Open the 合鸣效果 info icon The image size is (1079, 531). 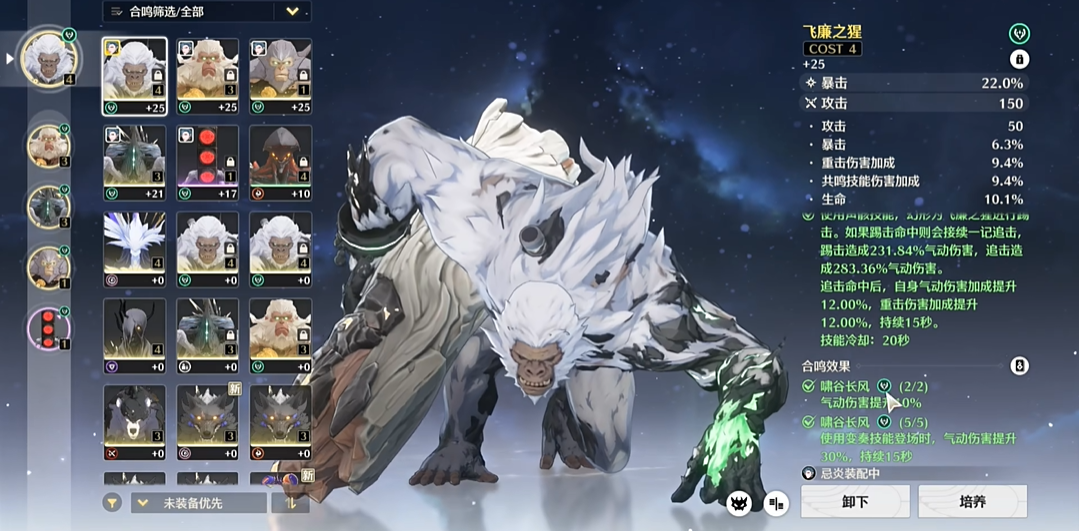[1019, 366]
